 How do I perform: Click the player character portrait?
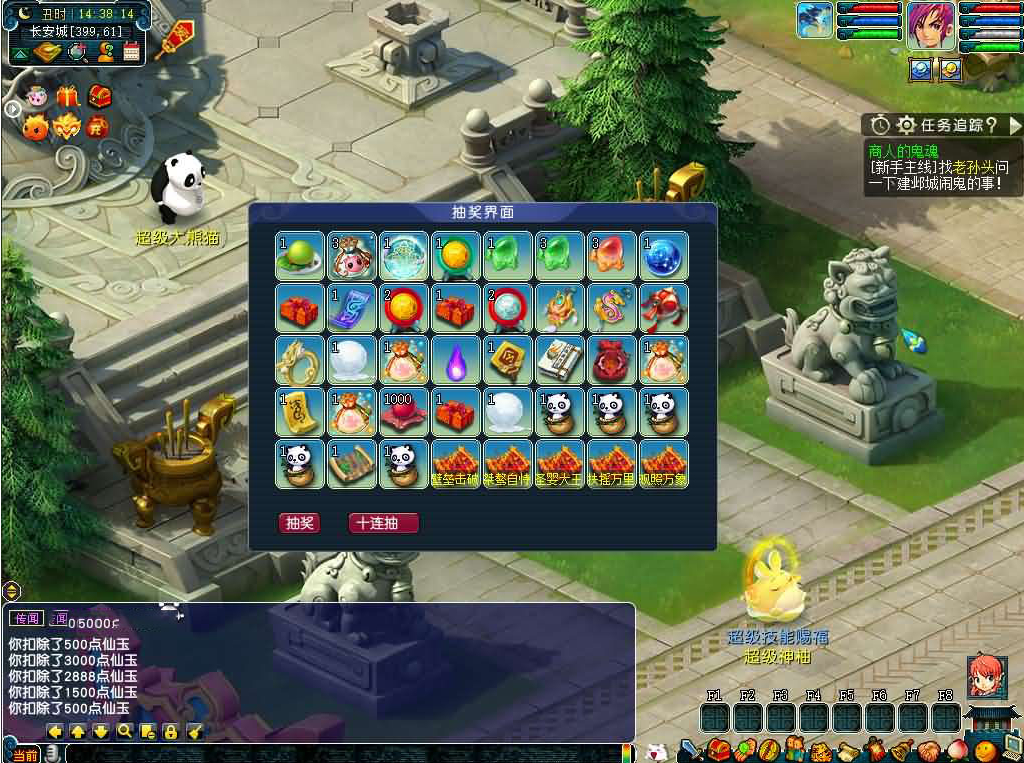coord(931,25)
